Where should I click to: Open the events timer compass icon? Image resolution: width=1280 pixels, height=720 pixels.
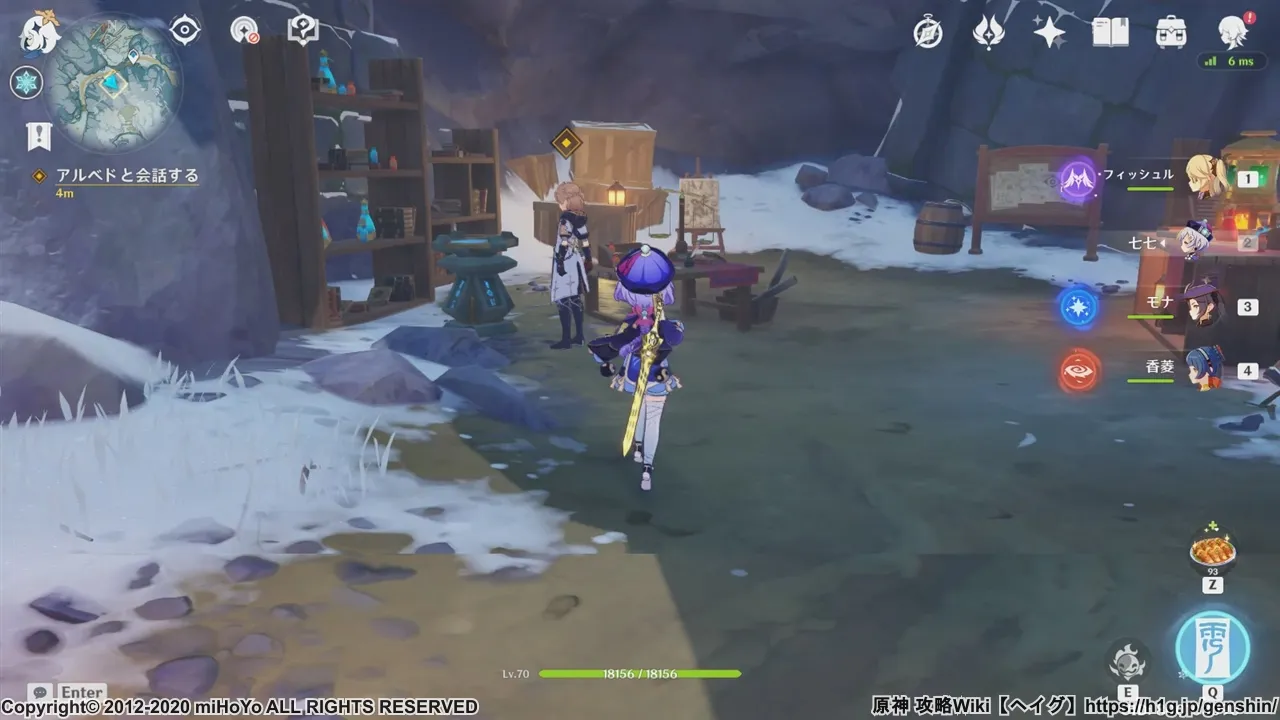click(x=927, y=30)
